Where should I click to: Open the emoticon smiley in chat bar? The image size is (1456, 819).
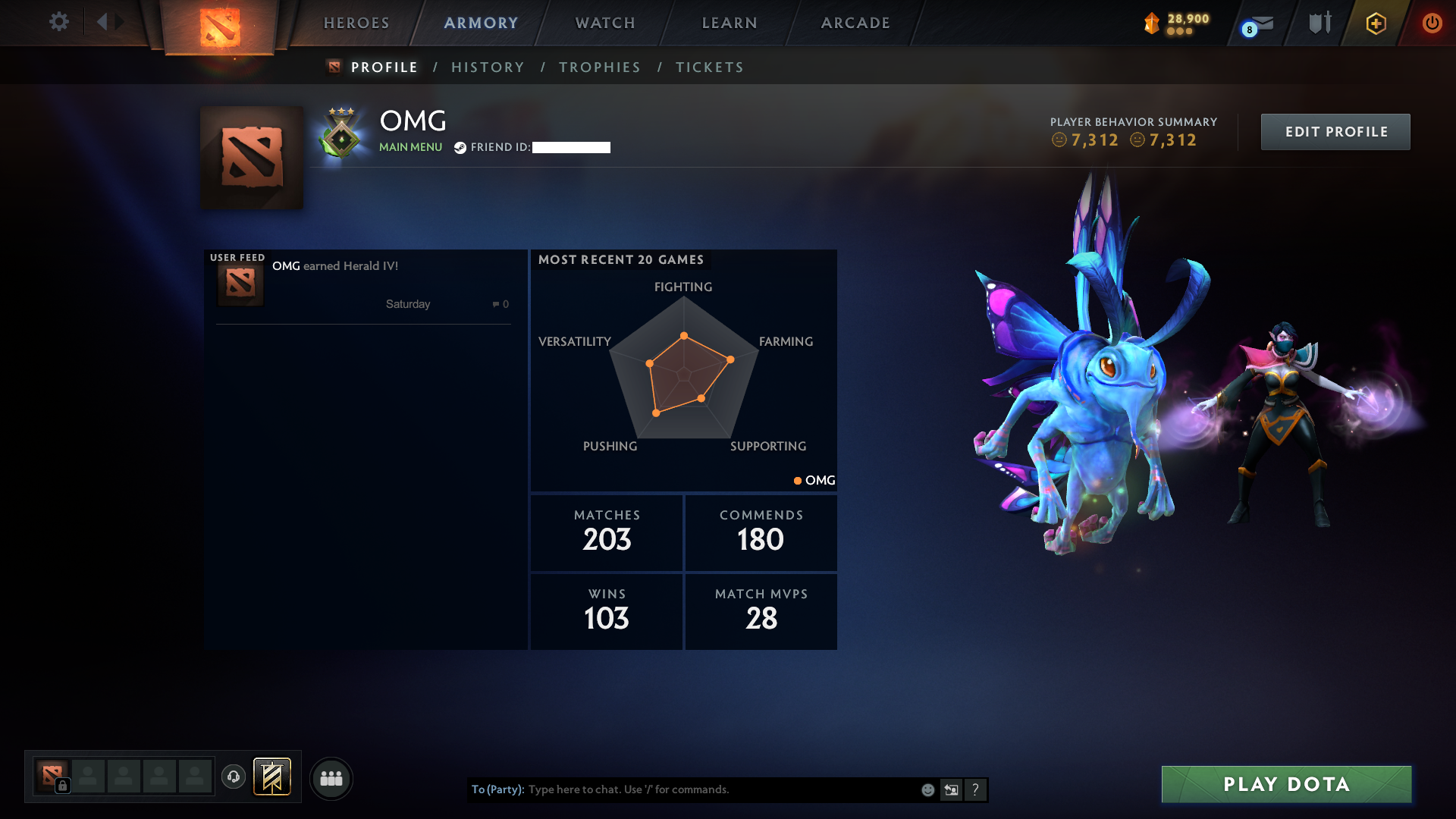click(x=927, y=789)
